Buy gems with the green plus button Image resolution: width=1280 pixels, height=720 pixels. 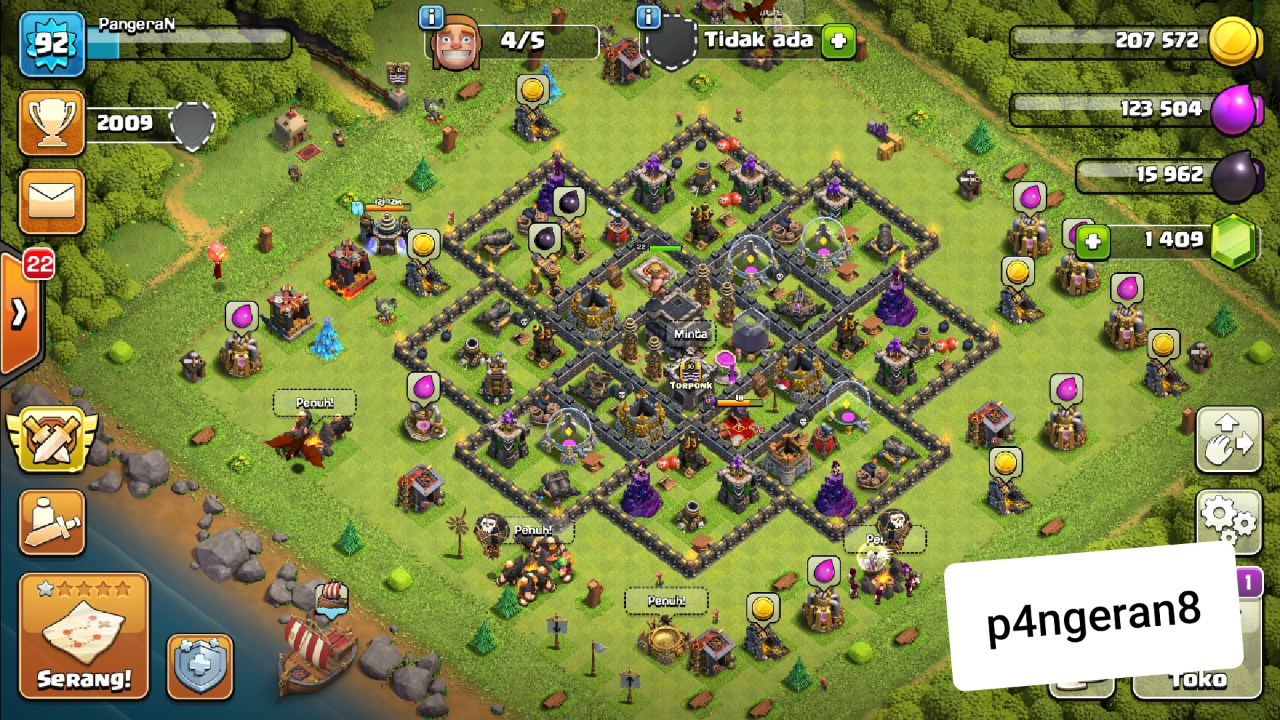click(1094, 240)
